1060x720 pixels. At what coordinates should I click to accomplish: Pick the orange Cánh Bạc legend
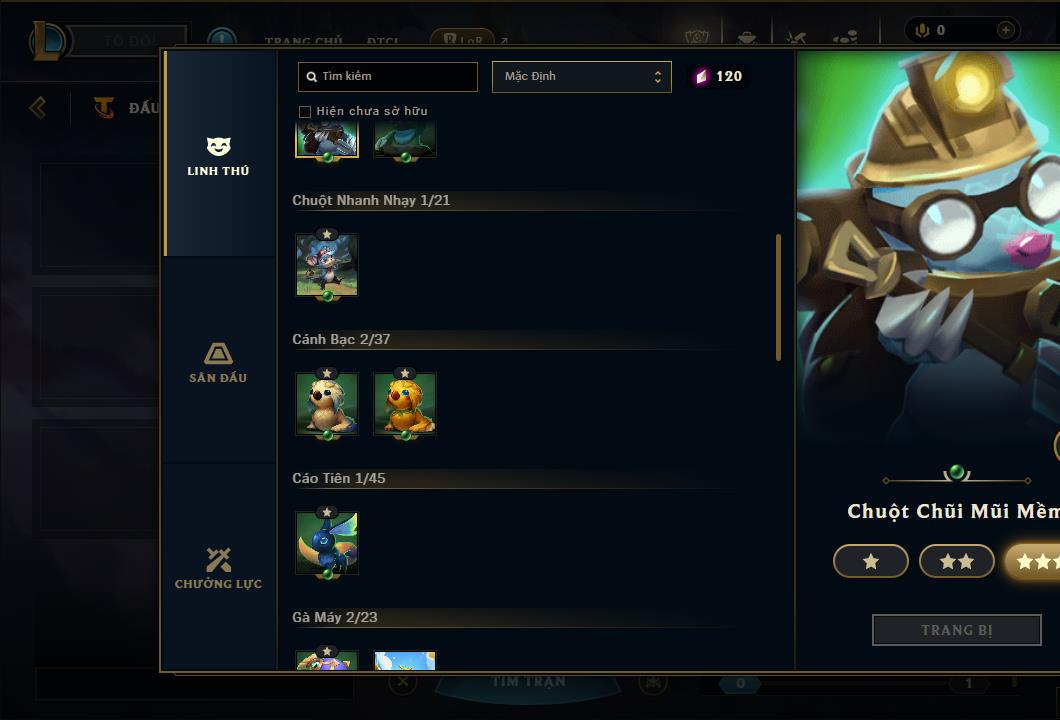(x=405, y=404)
